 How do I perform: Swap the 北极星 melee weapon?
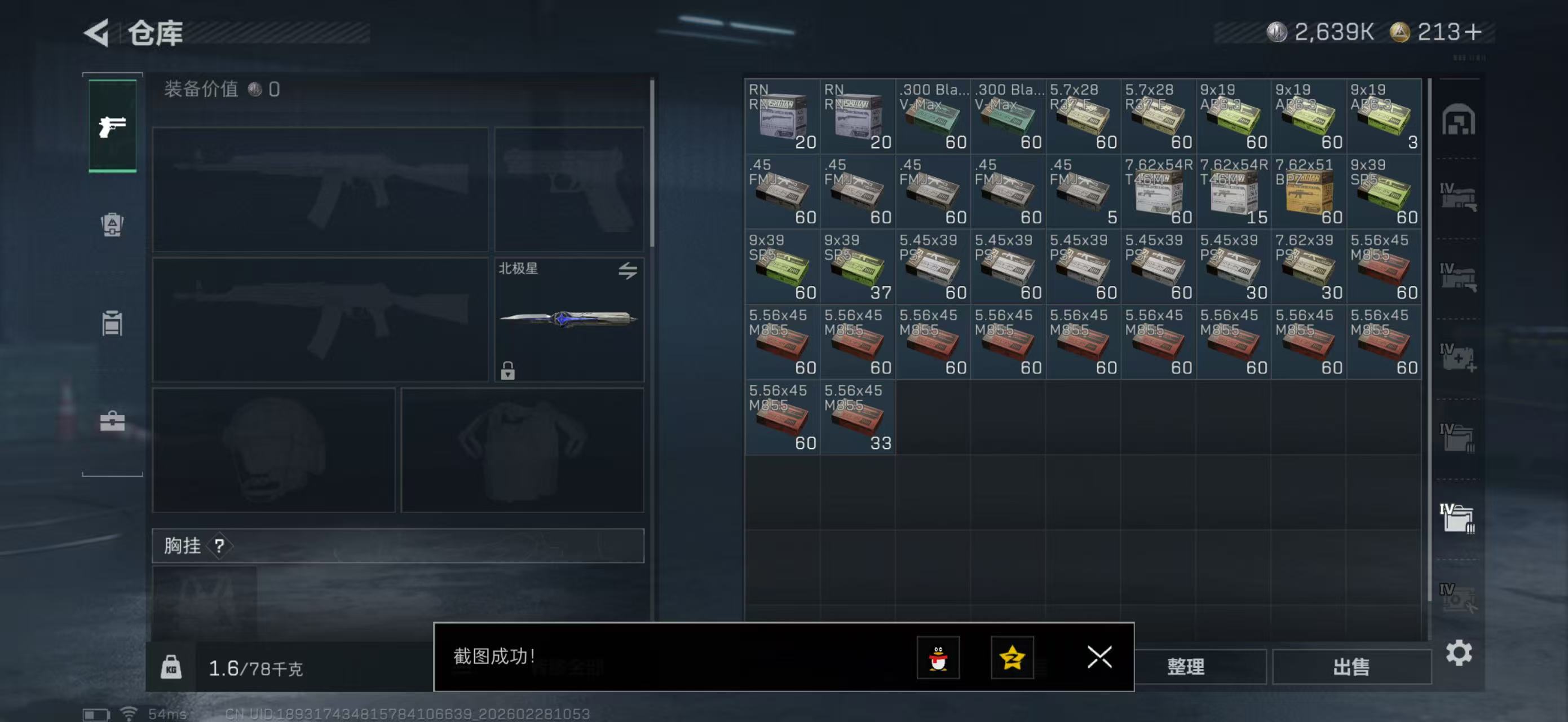pyautogui.click(x=628, y=270)
